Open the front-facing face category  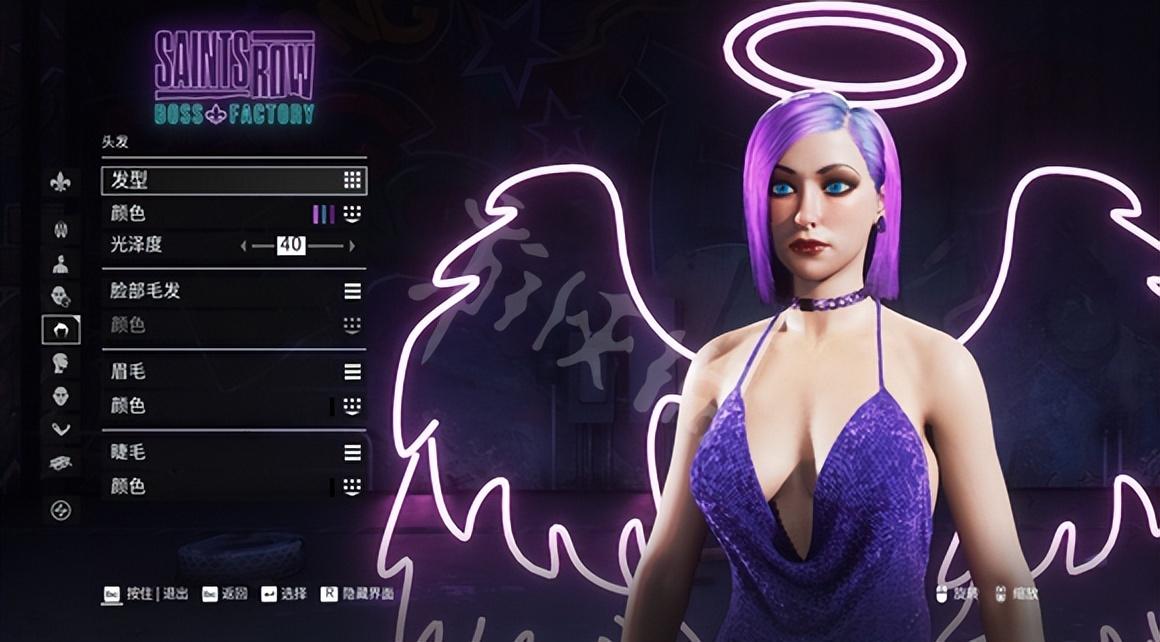(61, 396)
